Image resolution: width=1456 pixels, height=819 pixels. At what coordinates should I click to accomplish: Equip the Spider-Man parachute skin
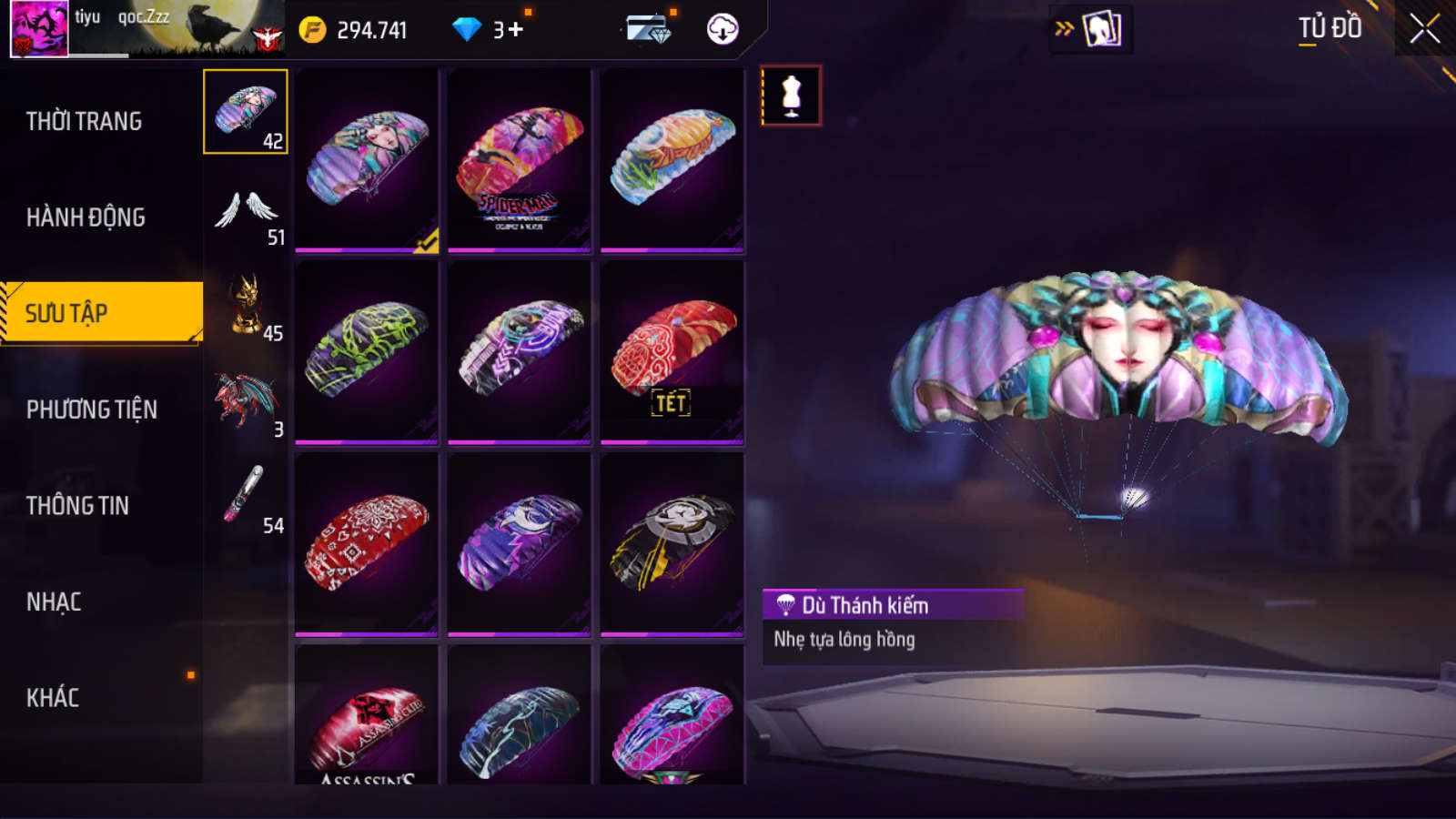pos(519,160)
